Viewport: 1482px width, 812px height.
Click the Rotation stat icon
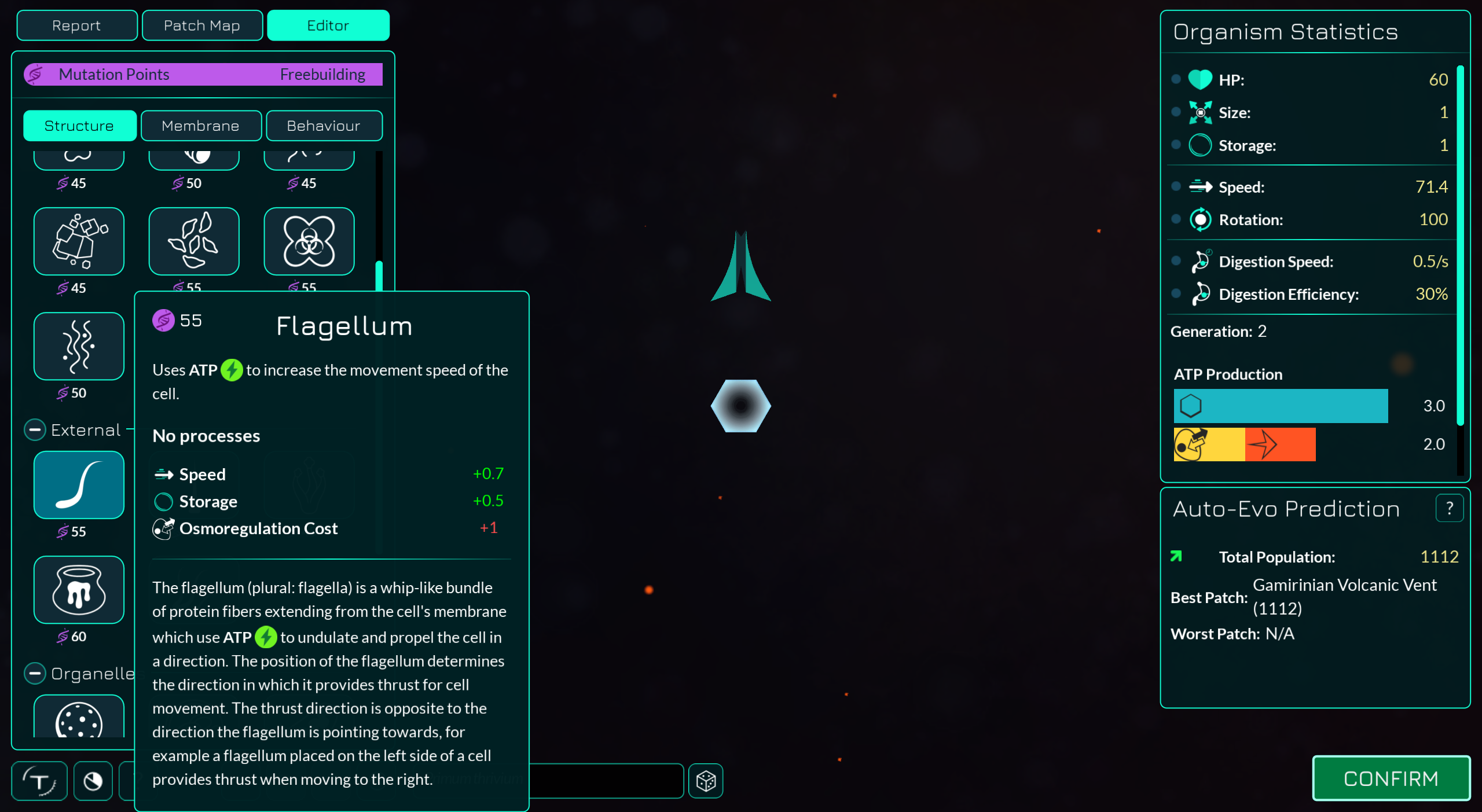1201,219
